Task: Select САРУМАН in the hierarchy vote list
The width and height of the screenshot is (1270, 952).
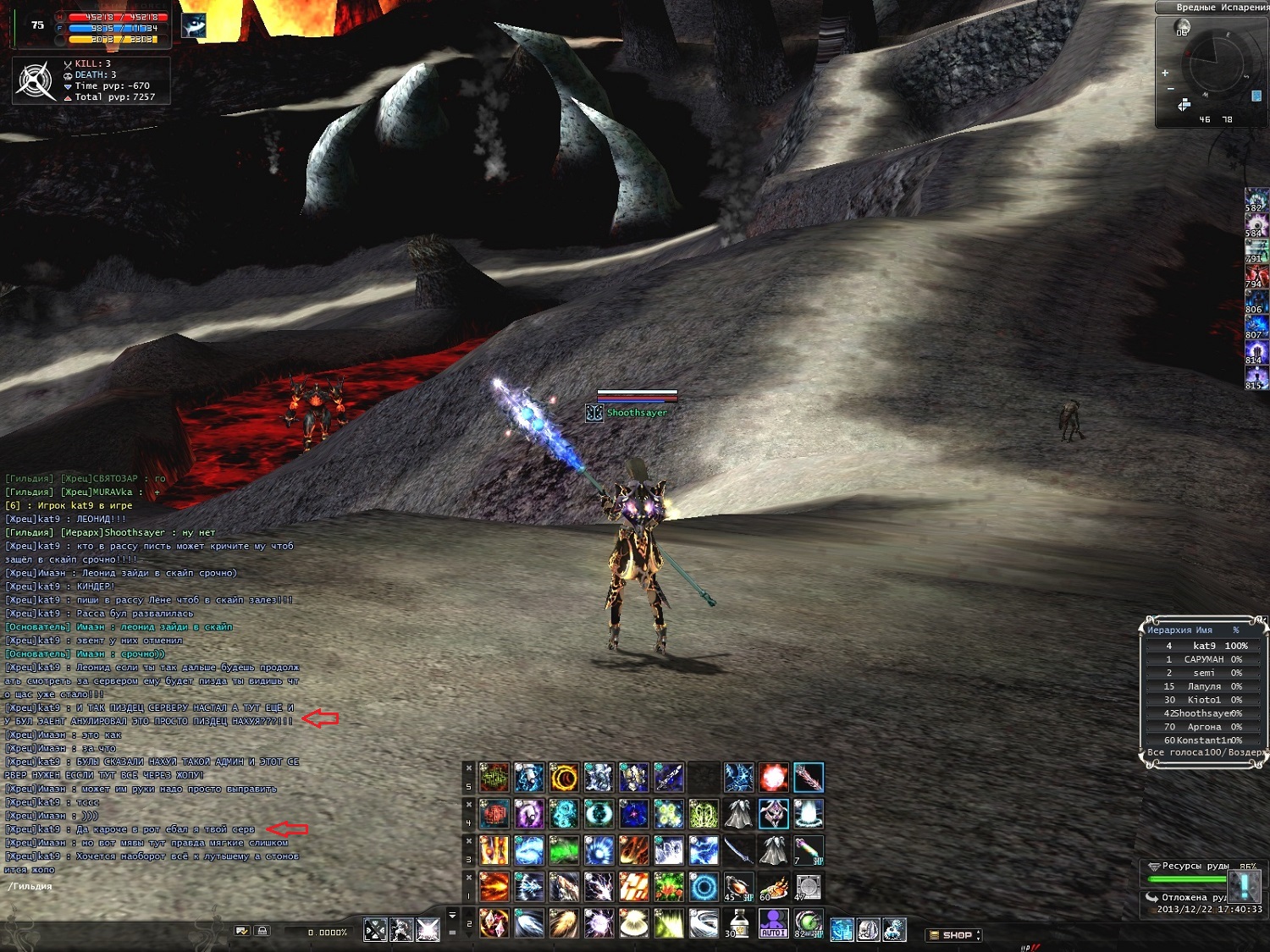Action: click(x=1204, y=659)
